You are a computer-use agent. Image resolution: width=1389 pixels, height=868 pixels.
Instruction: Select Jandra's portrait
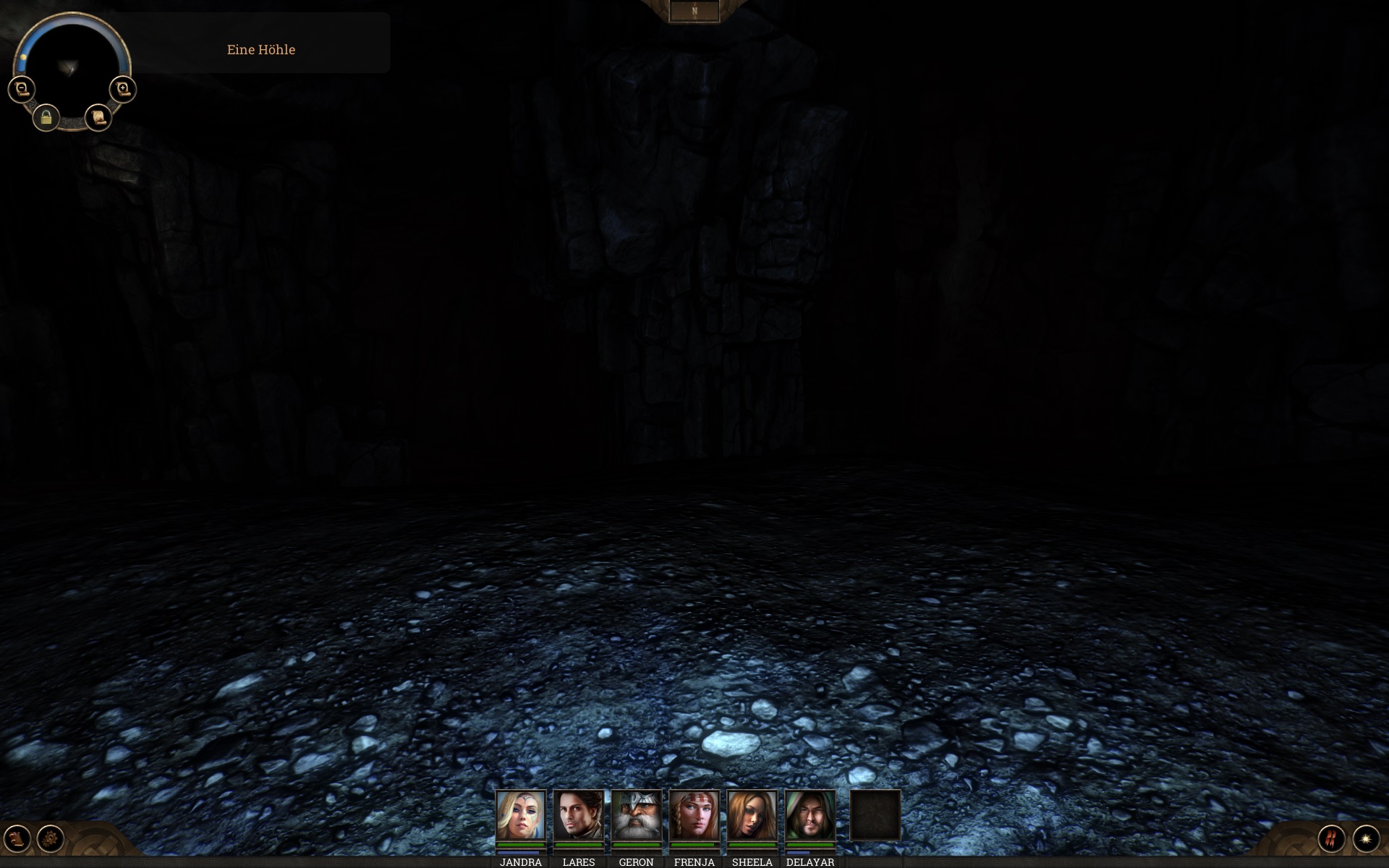(x=520, y=815)
